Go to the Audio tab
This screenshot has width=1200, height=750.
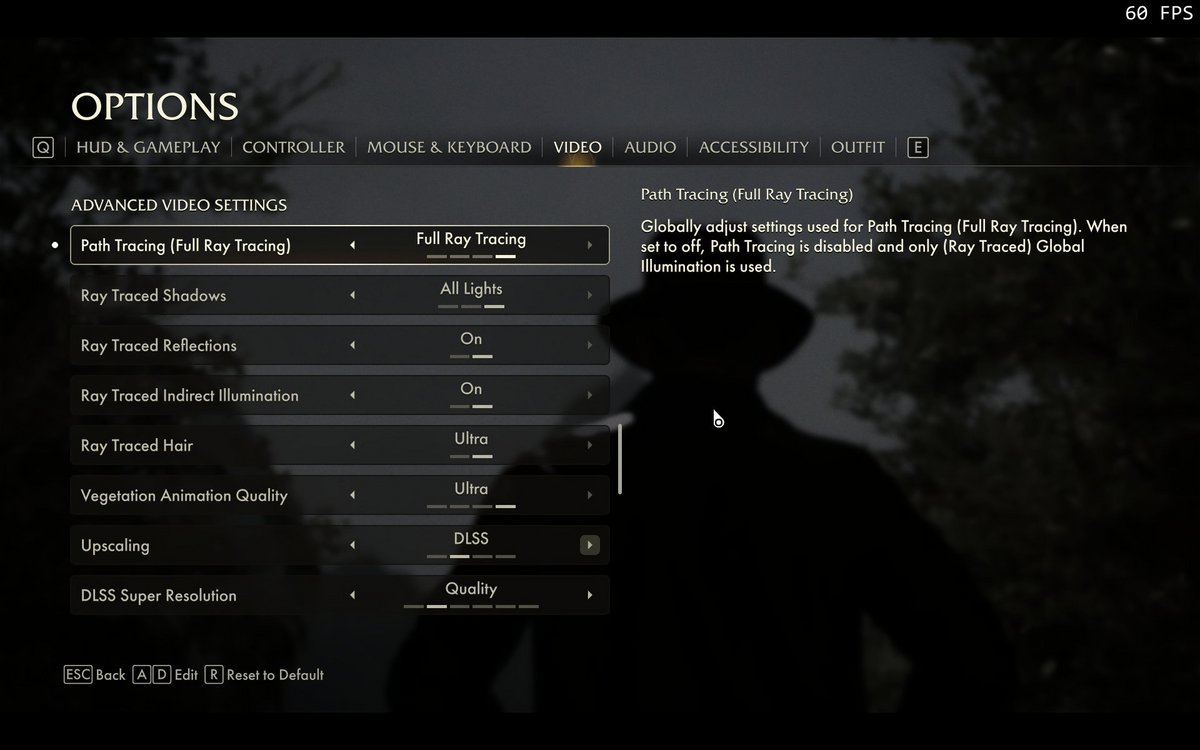point(650,147)
